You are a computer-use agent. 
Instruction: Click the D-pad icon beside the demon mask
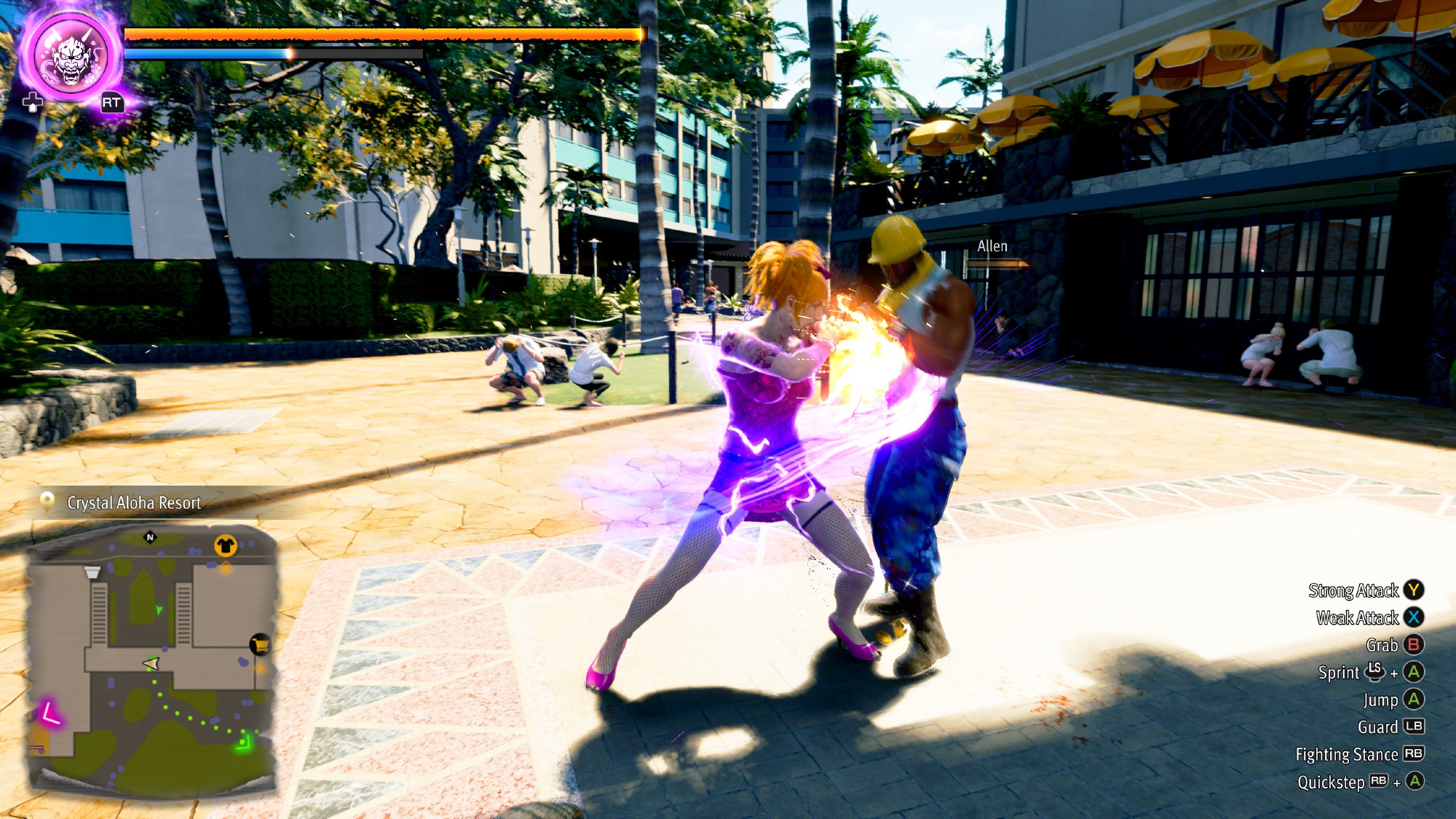click(32, 103)
